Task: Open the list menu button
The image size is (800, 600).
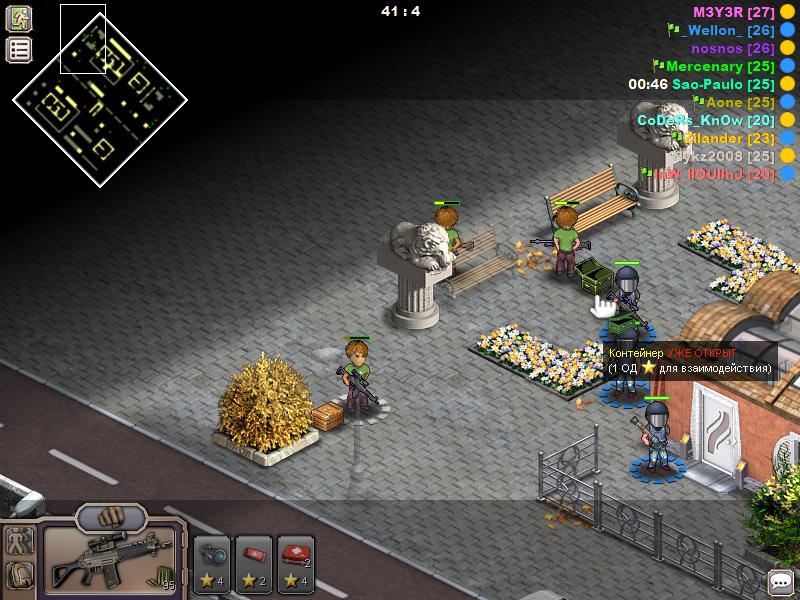Action: pyautogui.click(x=19, y=49)
